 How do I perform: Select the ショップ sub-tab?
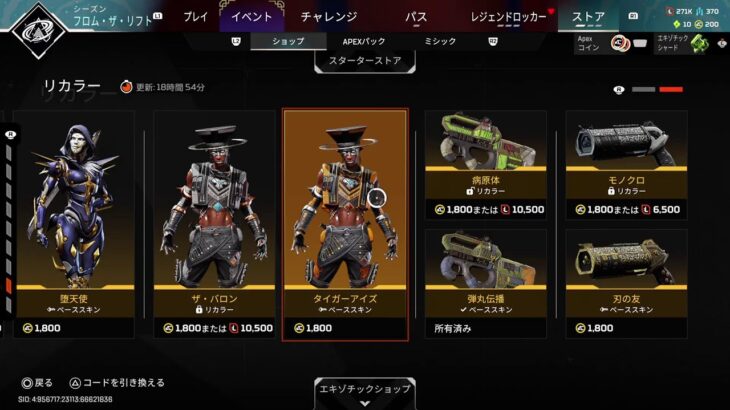pyautogui.click(x=289, y=41)
